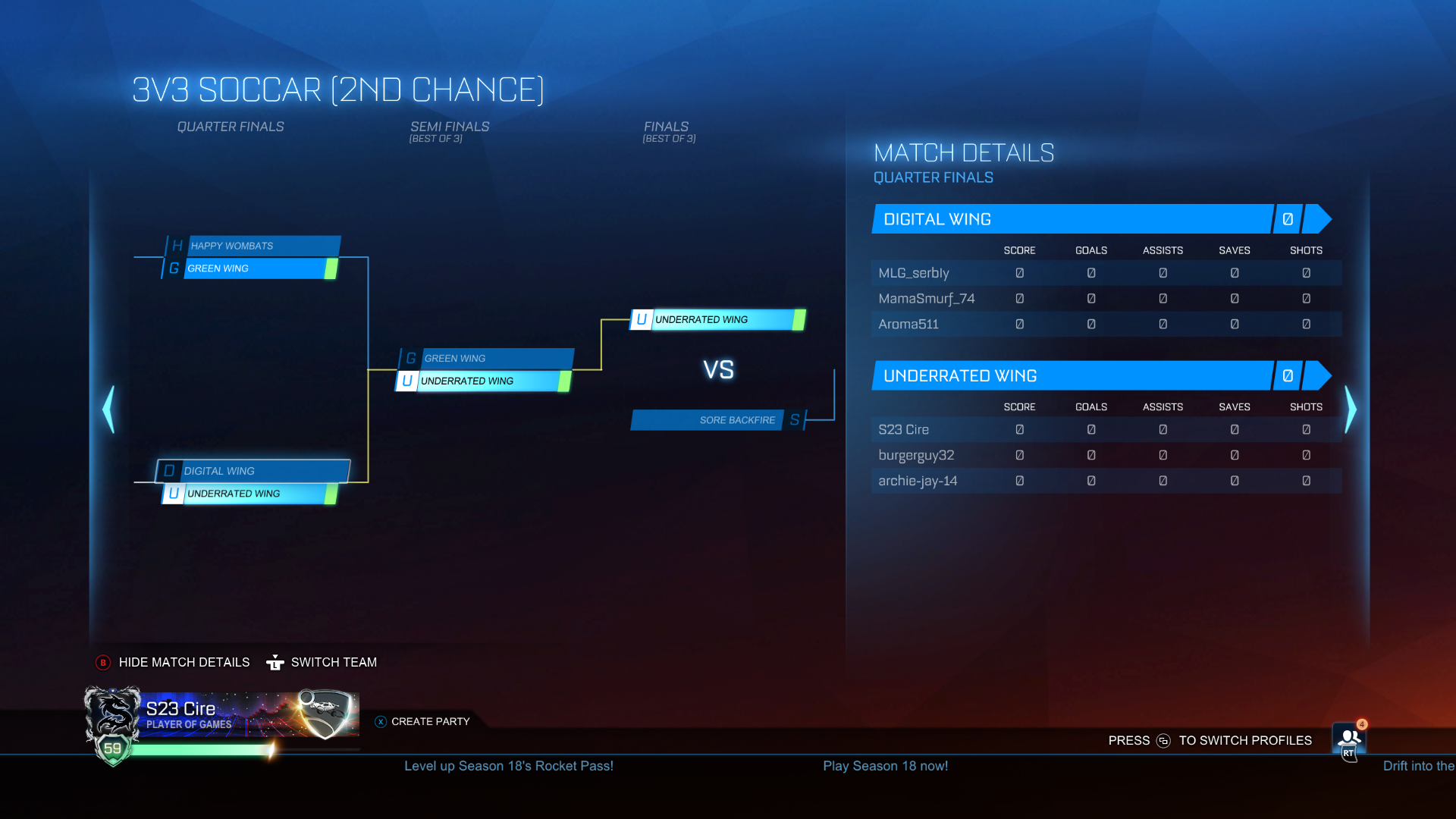The image size is (1456, 819).
Task: Expand the previous bracket page with the left chevron
Action: click(x=108, y=409)
